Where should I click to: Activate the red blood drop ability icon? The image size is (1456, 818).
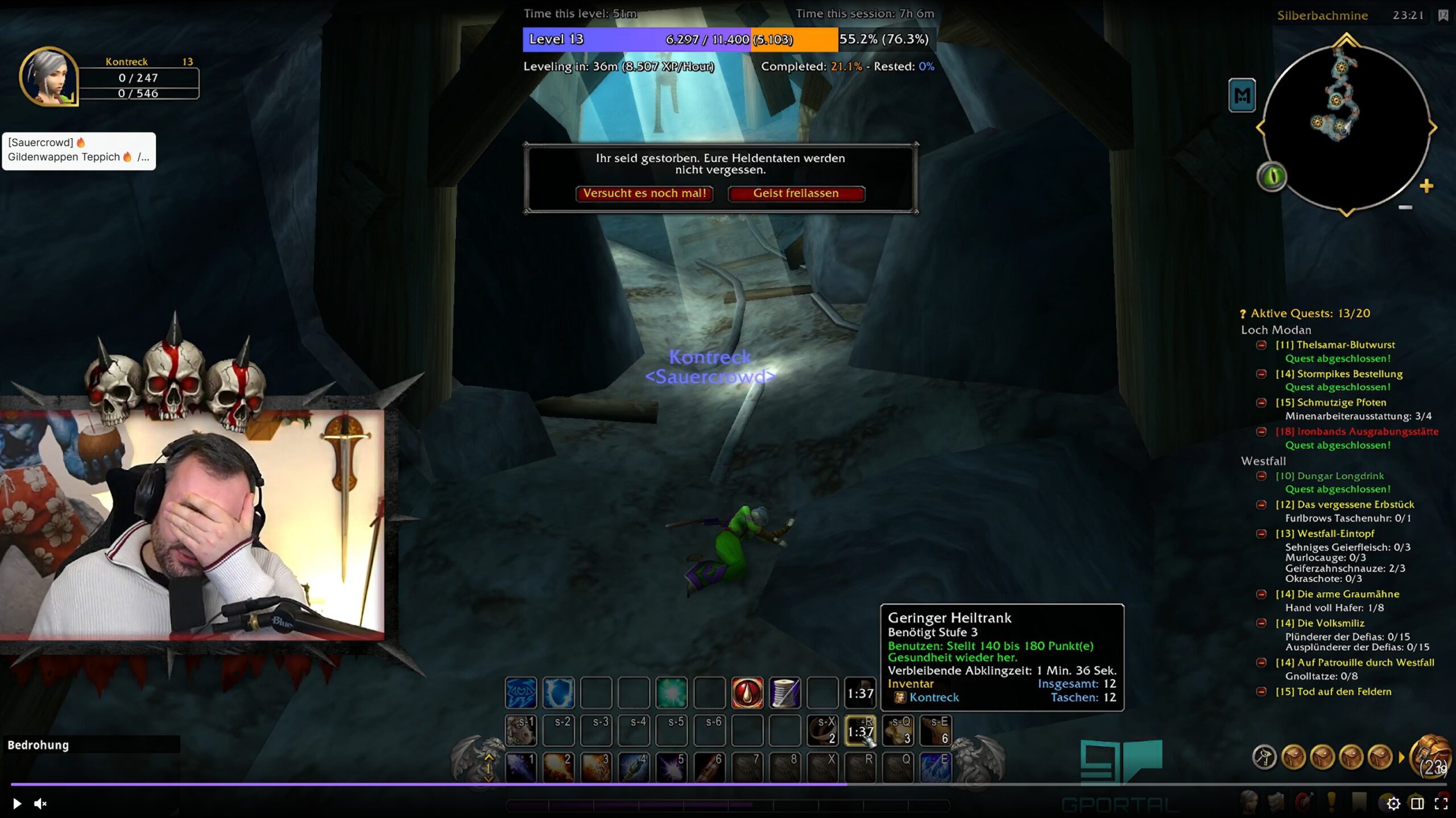pos(747,693)
